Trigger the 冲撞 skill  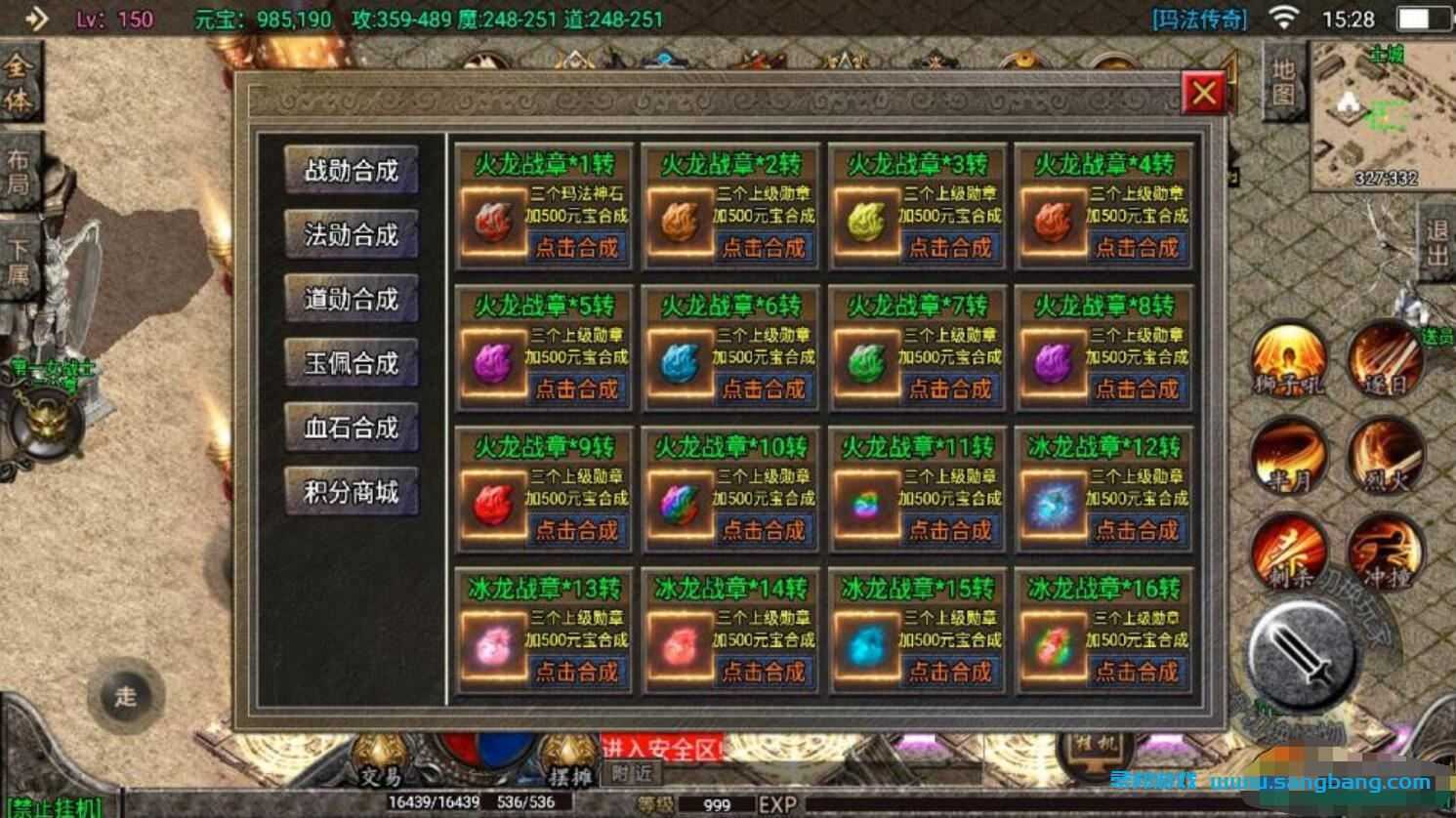tap(1387, 552)
